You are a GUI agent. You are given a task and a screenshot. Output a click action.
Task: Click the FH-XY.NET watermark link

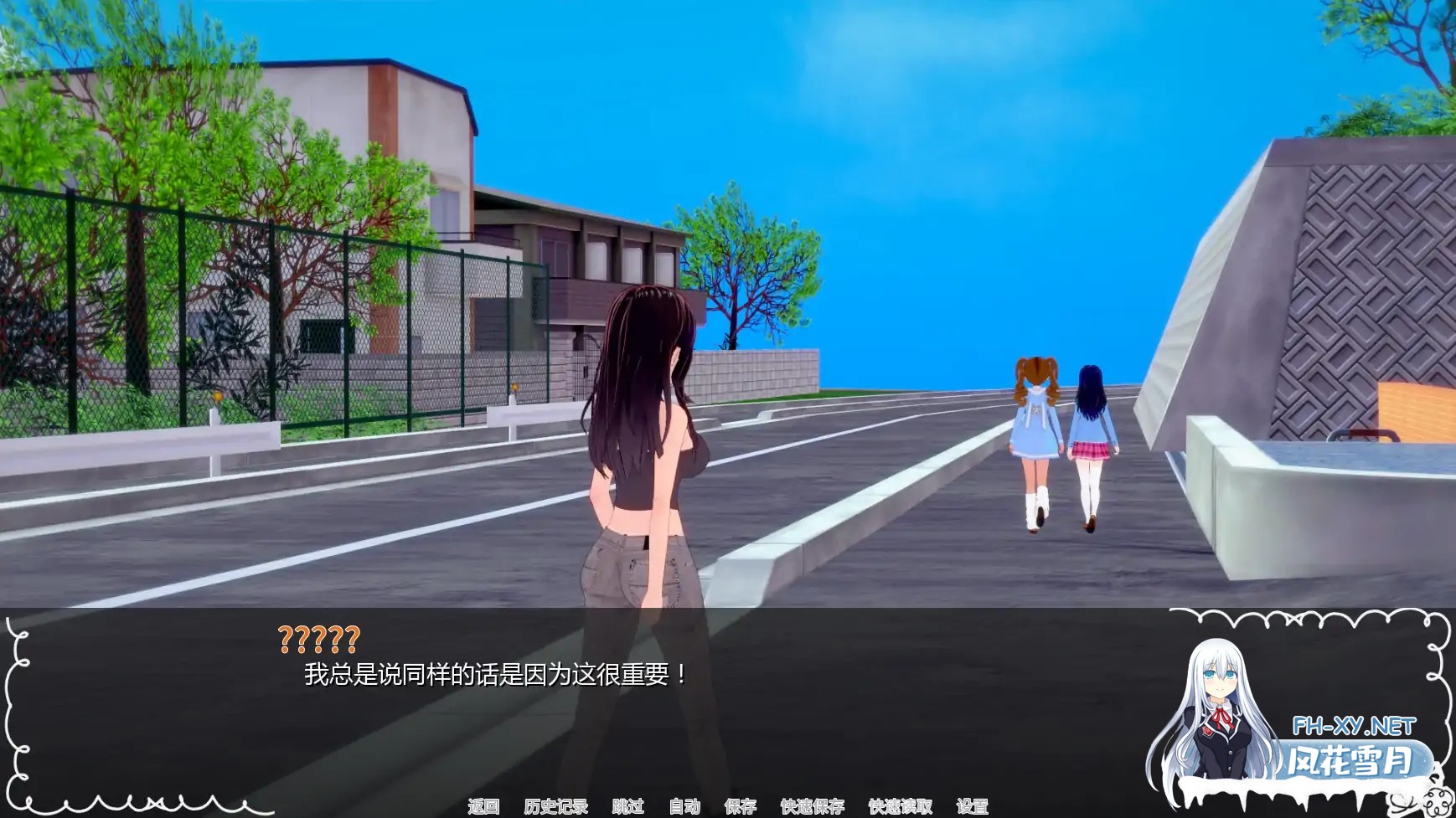pos(1355,725)
